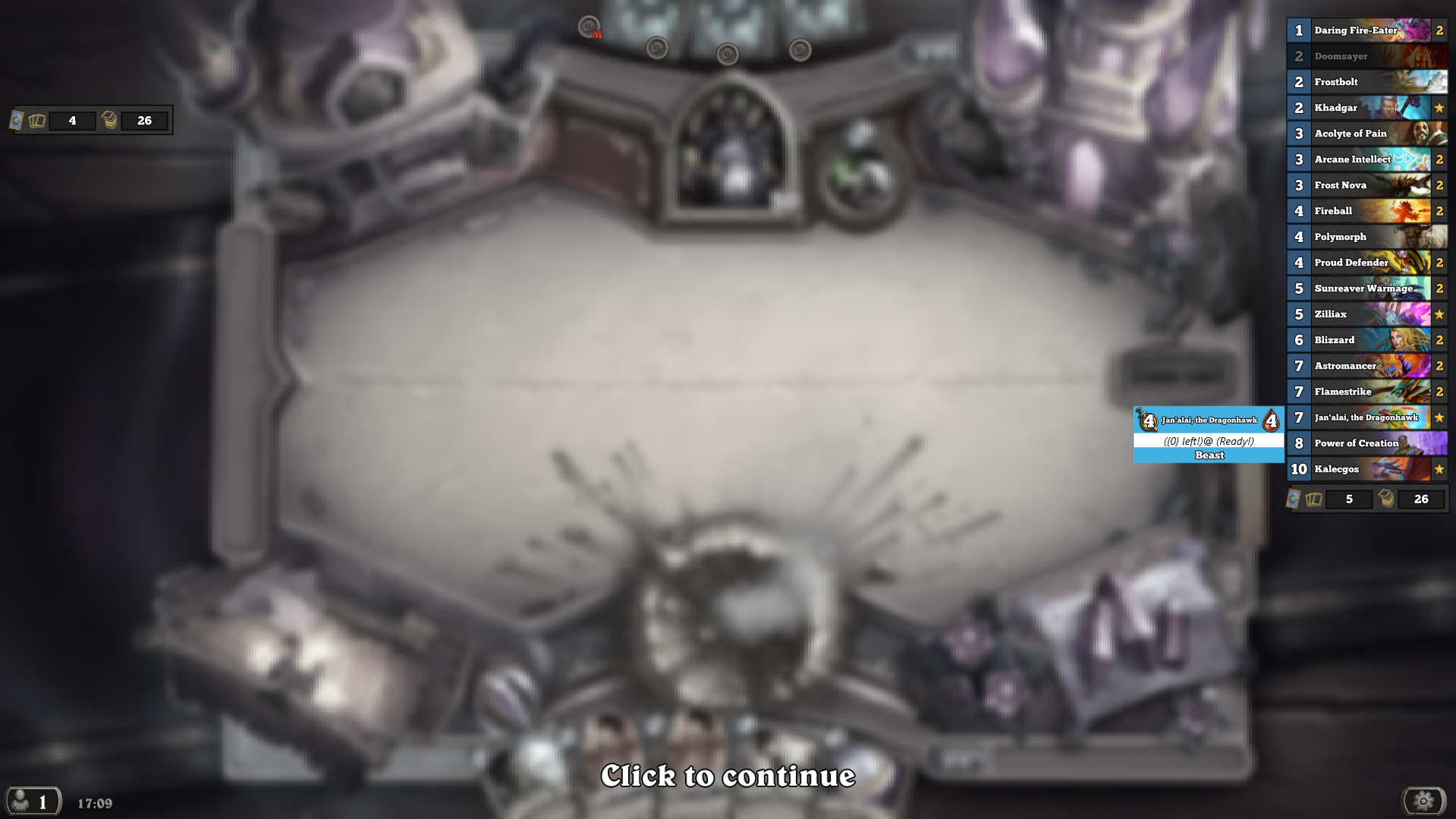Select the Flamestrike card in the tracker
Image resolution: width=1456 pixels, height=819 pixels.
(x=1358, y=392)
